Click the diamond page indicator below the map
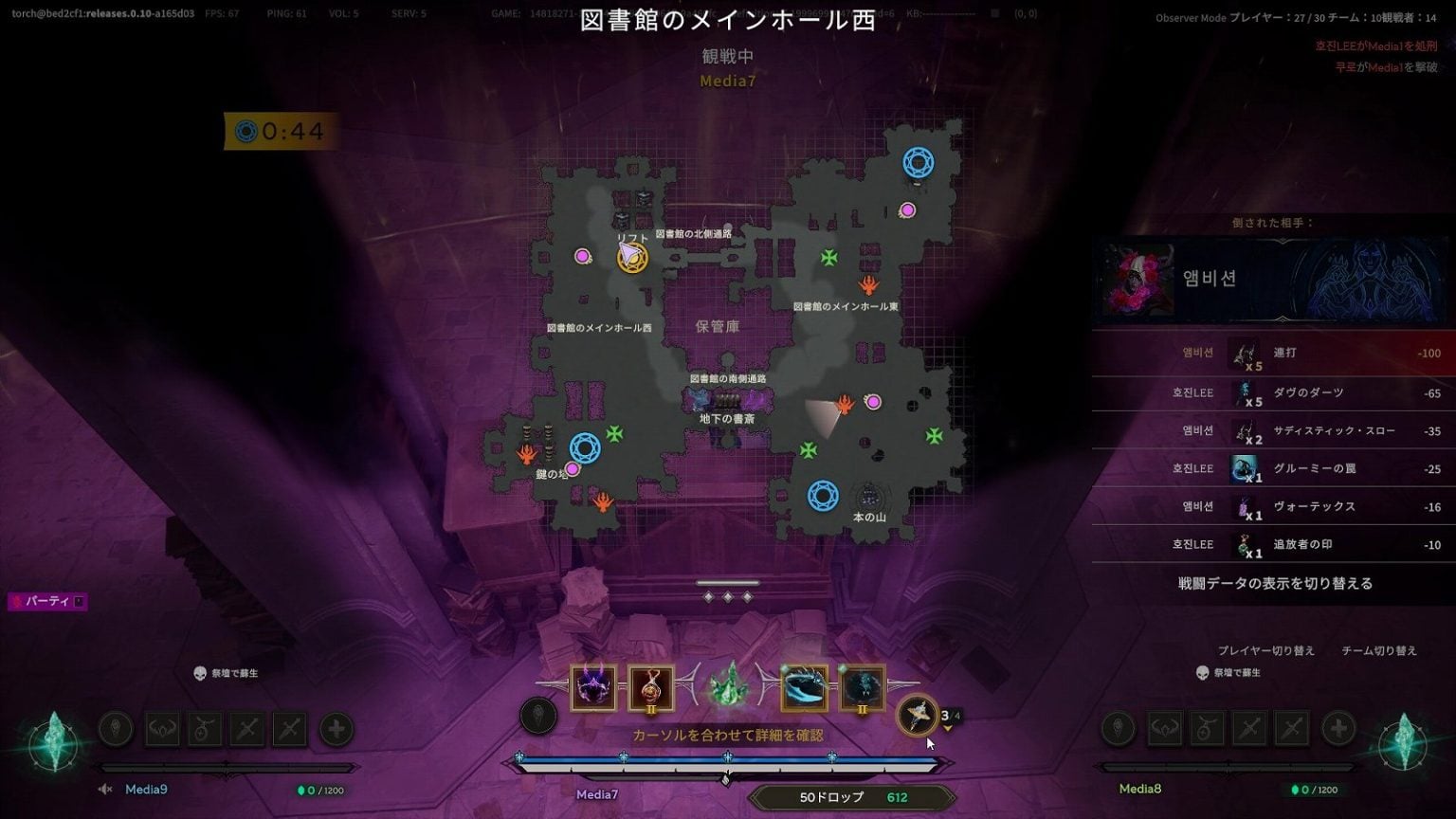1456x819 pixels. (x=728, y=597)
